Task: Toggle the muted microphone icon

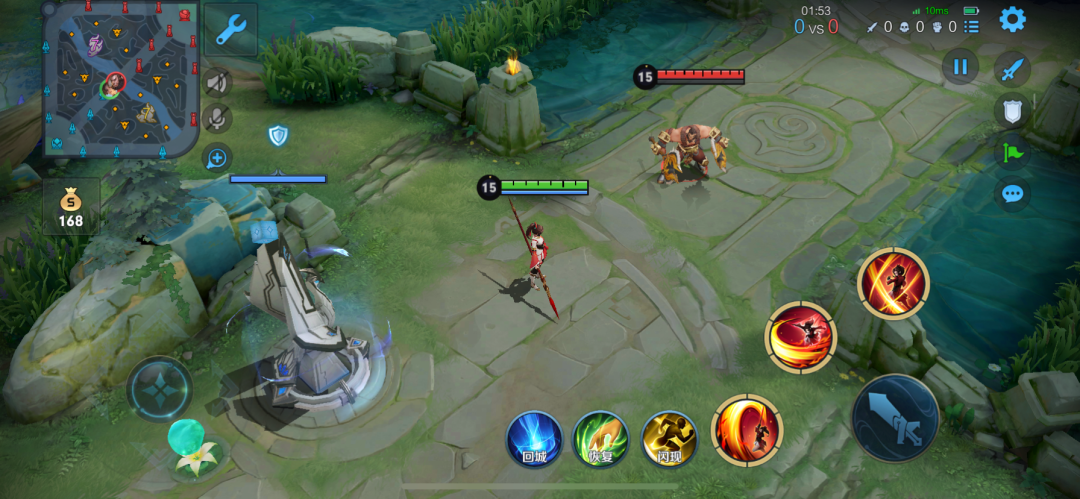Action: (x=216, y=119)
